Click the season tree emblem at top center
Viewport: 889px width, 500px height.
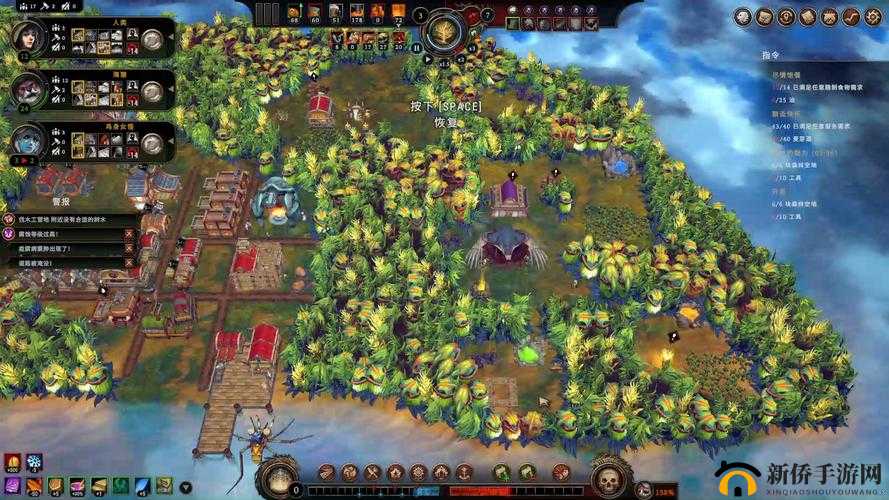[443, 31]
